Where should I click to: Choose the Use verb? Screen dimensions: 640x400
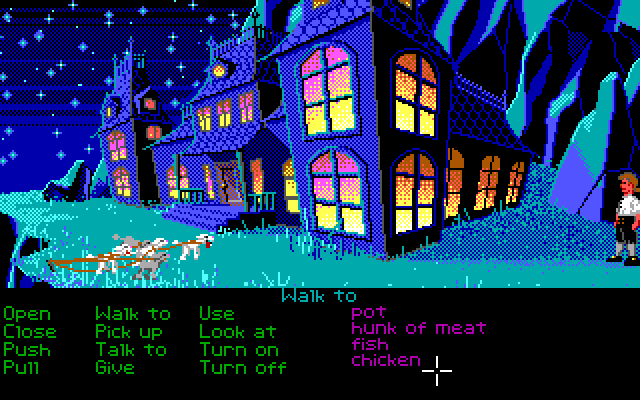click(216, 314)
